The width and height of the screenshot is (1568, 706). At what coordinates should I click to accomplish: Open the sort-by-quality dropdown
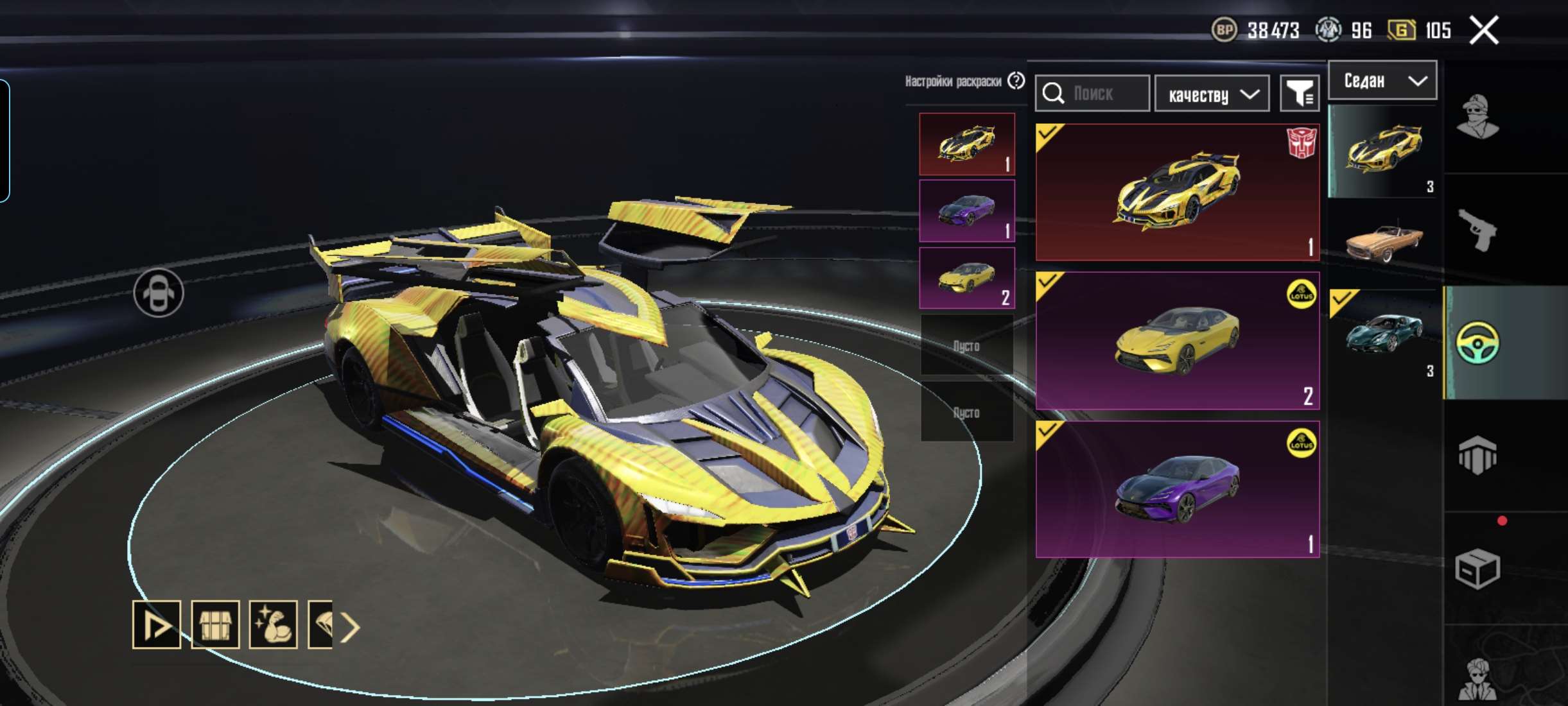[1212, 94]
